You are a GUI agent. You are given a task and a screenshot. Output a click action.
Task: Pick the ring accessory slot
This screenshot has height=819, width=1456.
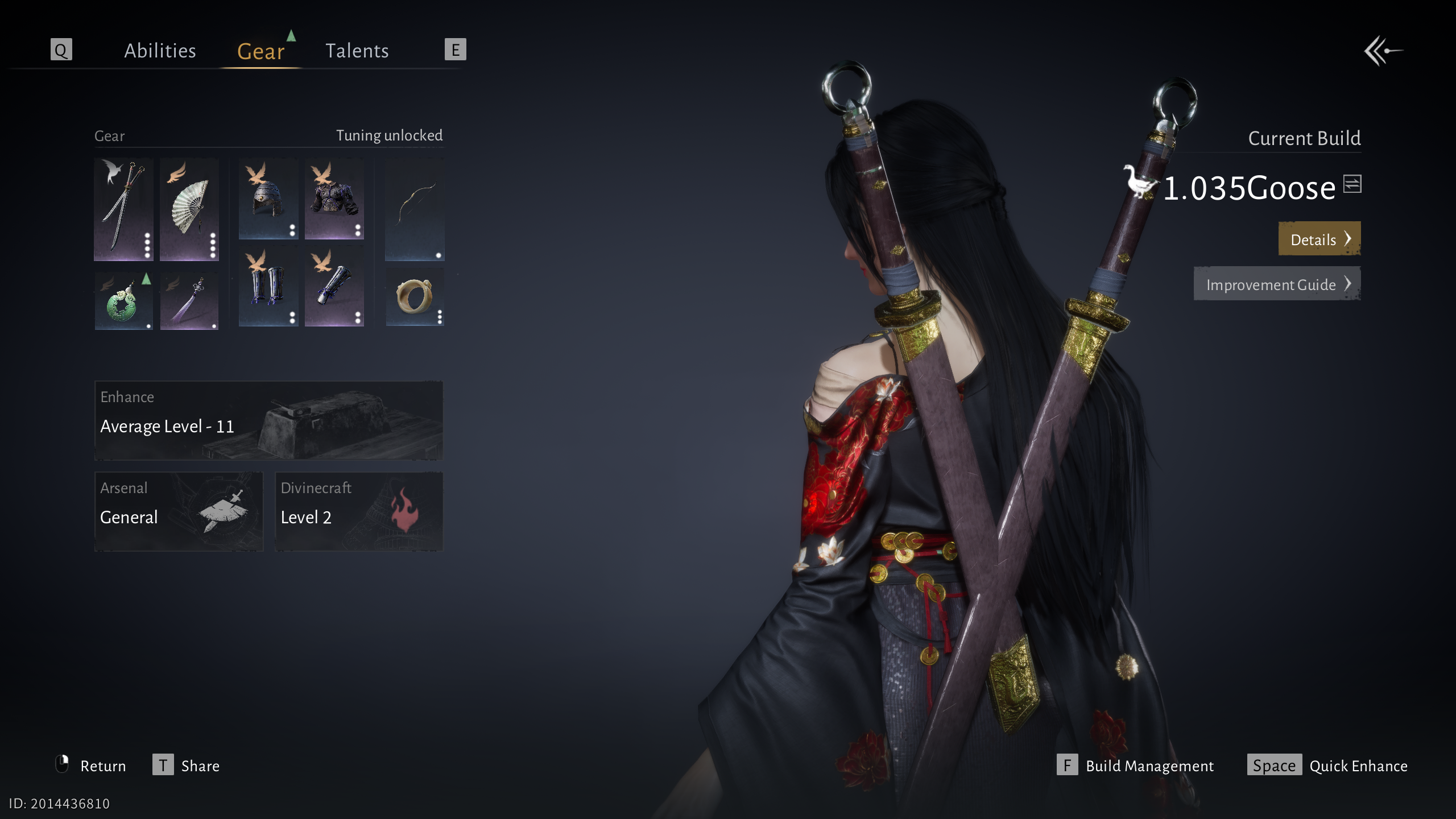(x=415, y=297)
